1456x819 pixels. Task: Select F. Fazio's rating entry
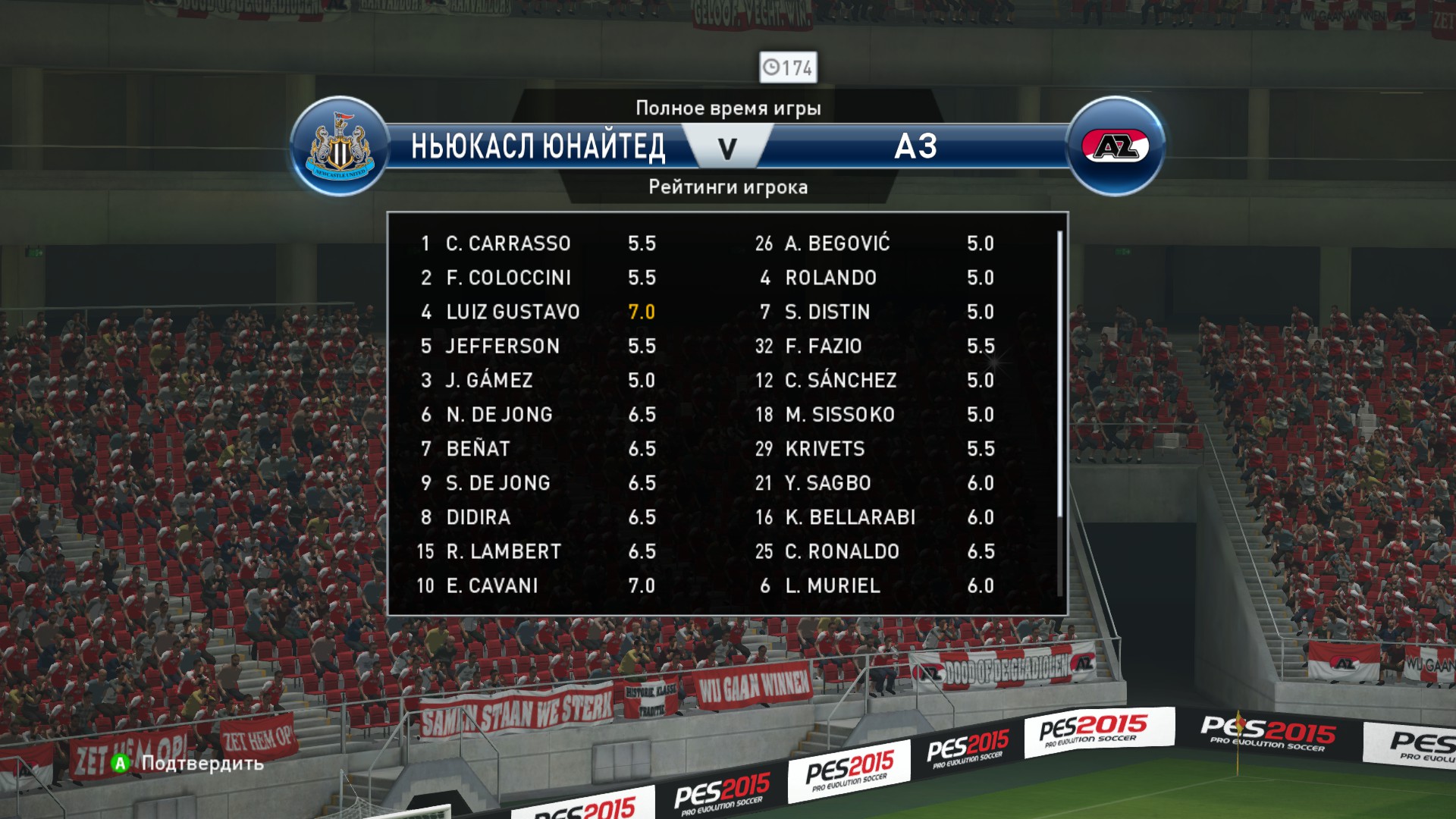click(876, 346)
